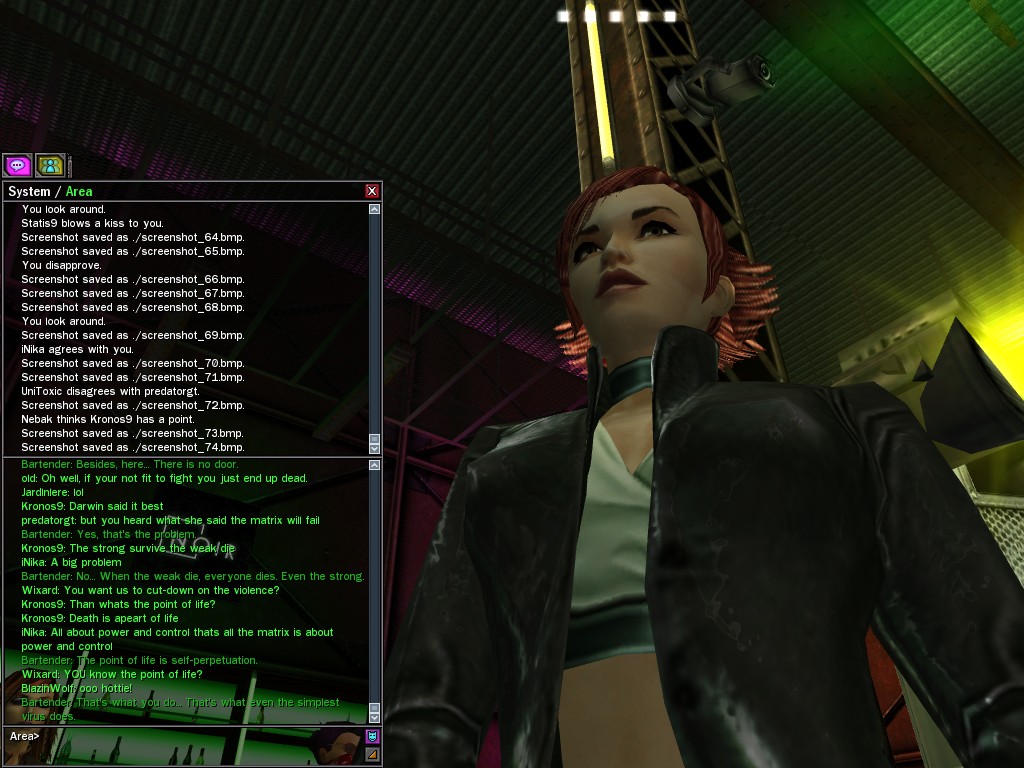Viewport: 1024px width, 768px height.
Task: Click the orange triangle chat resize button
Action: (372, 754)
